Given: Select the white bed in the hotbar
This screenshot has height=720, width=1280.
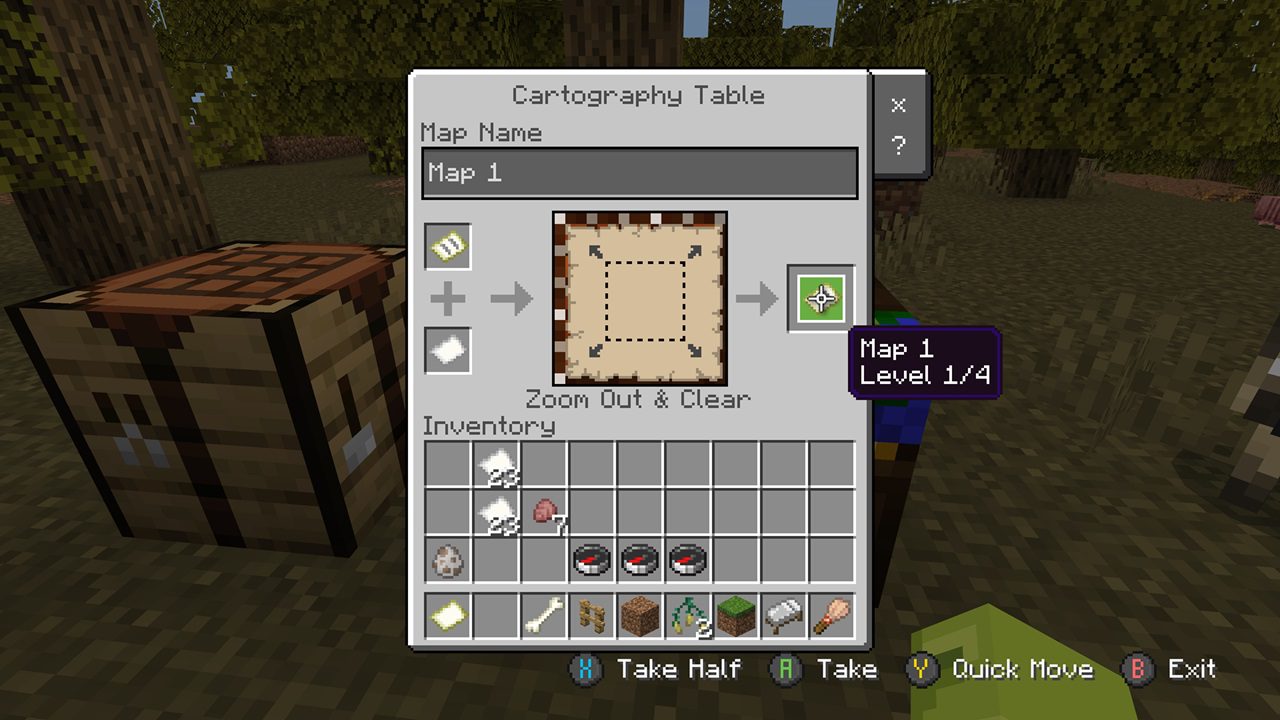Looking at the screenshot, I should click(x=784, y=617).
